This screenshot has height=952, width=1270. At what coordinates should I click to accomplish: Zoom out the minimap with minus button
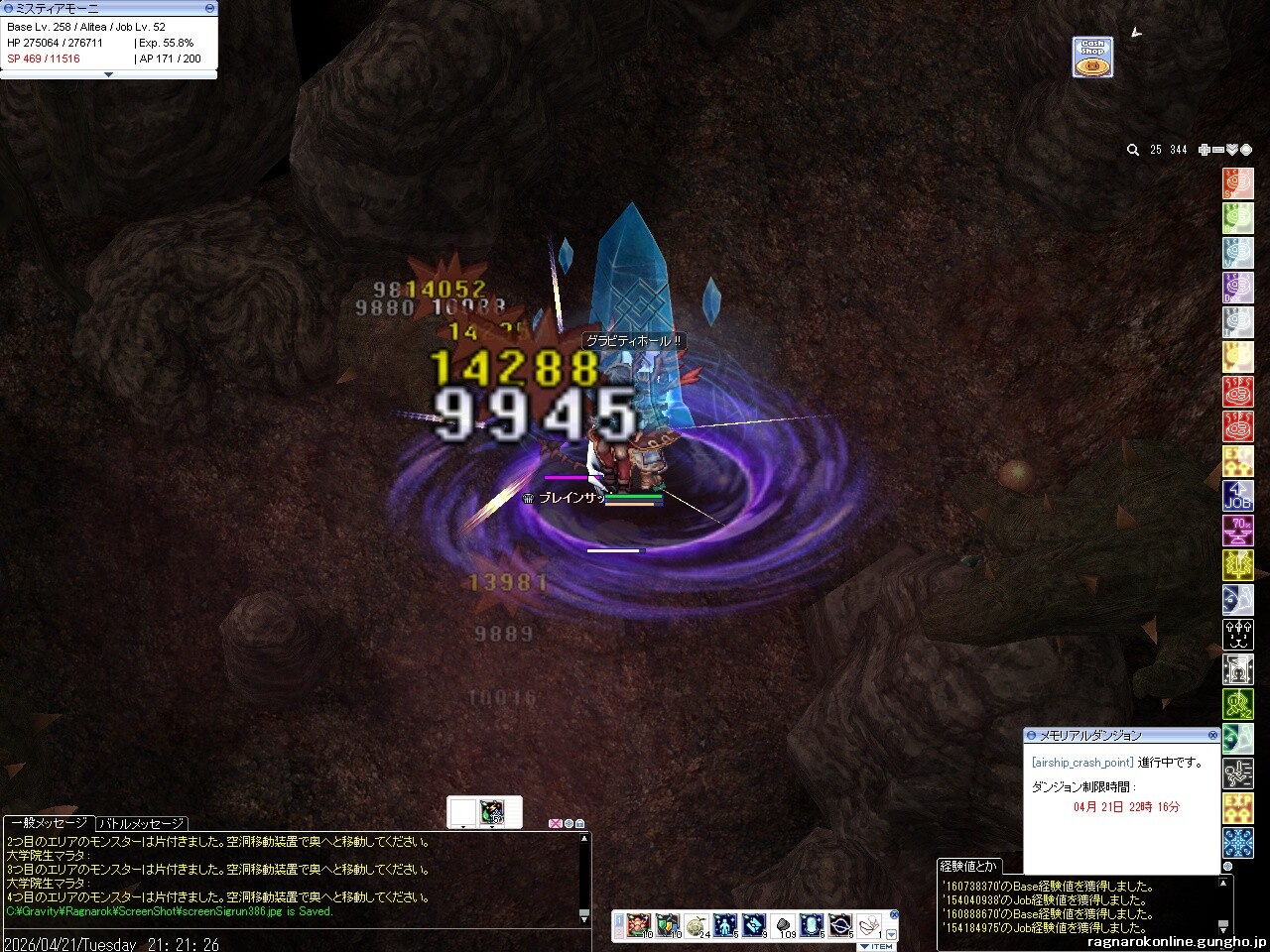coord(1218,150)
